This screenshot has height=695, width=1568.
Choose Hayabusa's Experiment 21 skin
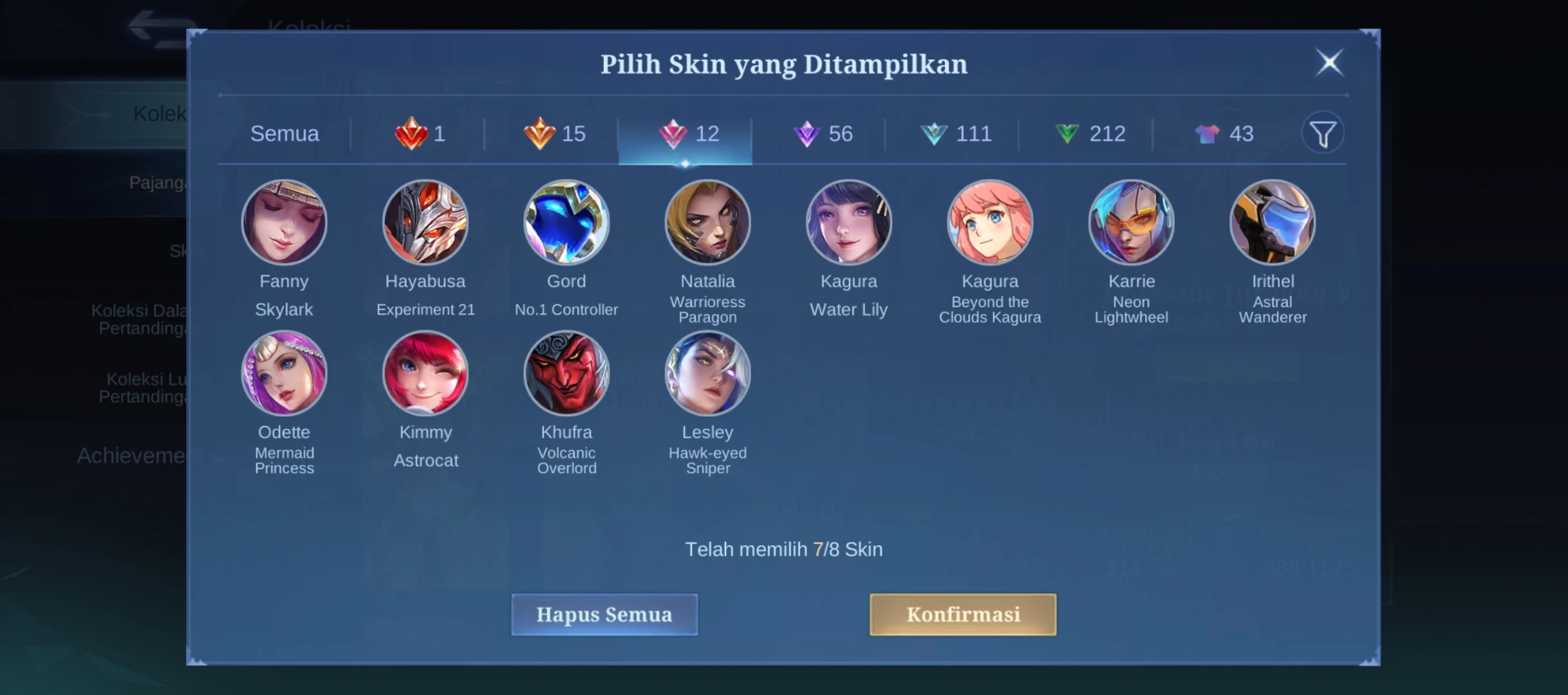point(425,223)
